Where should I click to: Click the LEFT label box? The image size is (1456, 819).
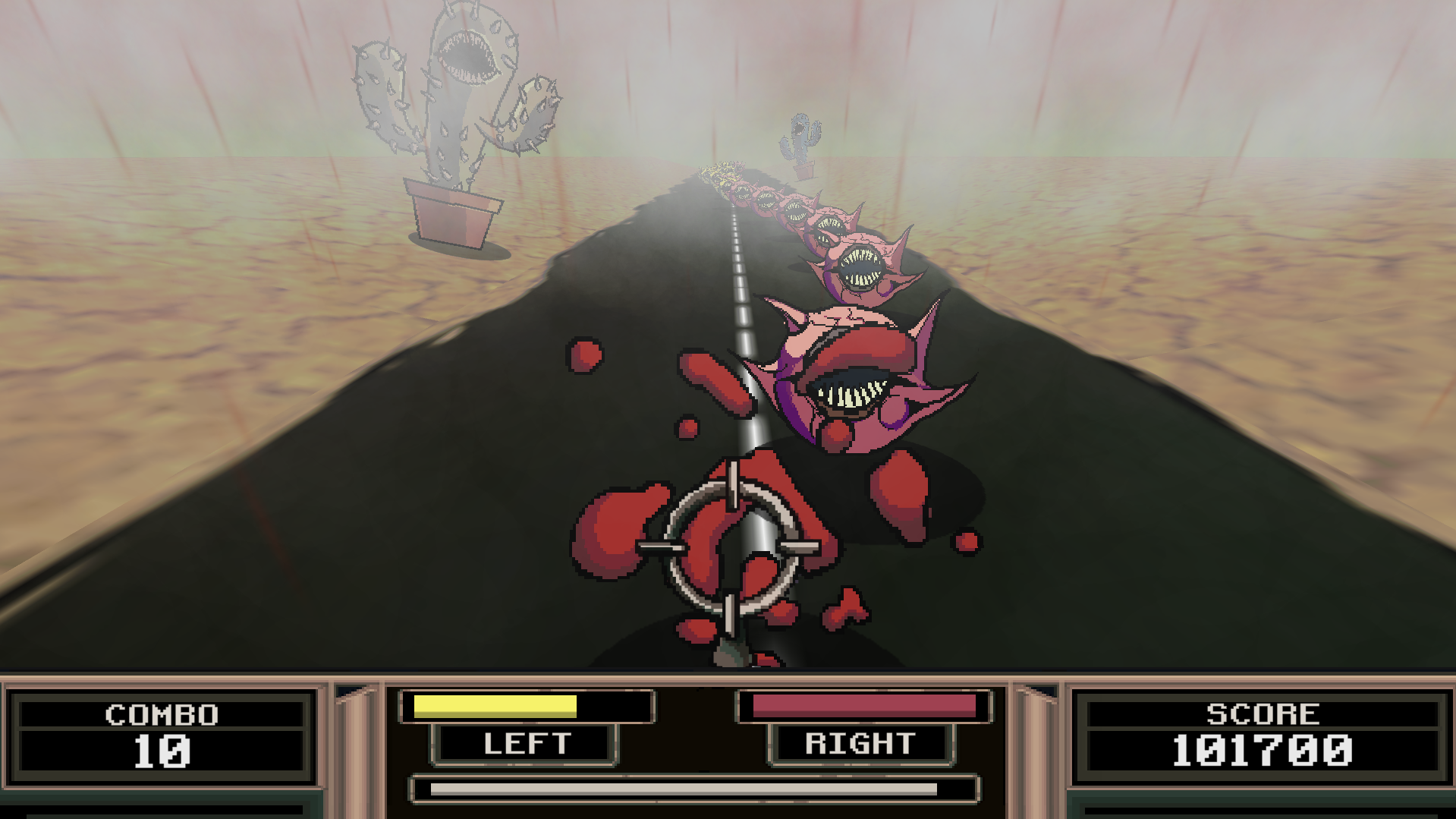(527, 744)
